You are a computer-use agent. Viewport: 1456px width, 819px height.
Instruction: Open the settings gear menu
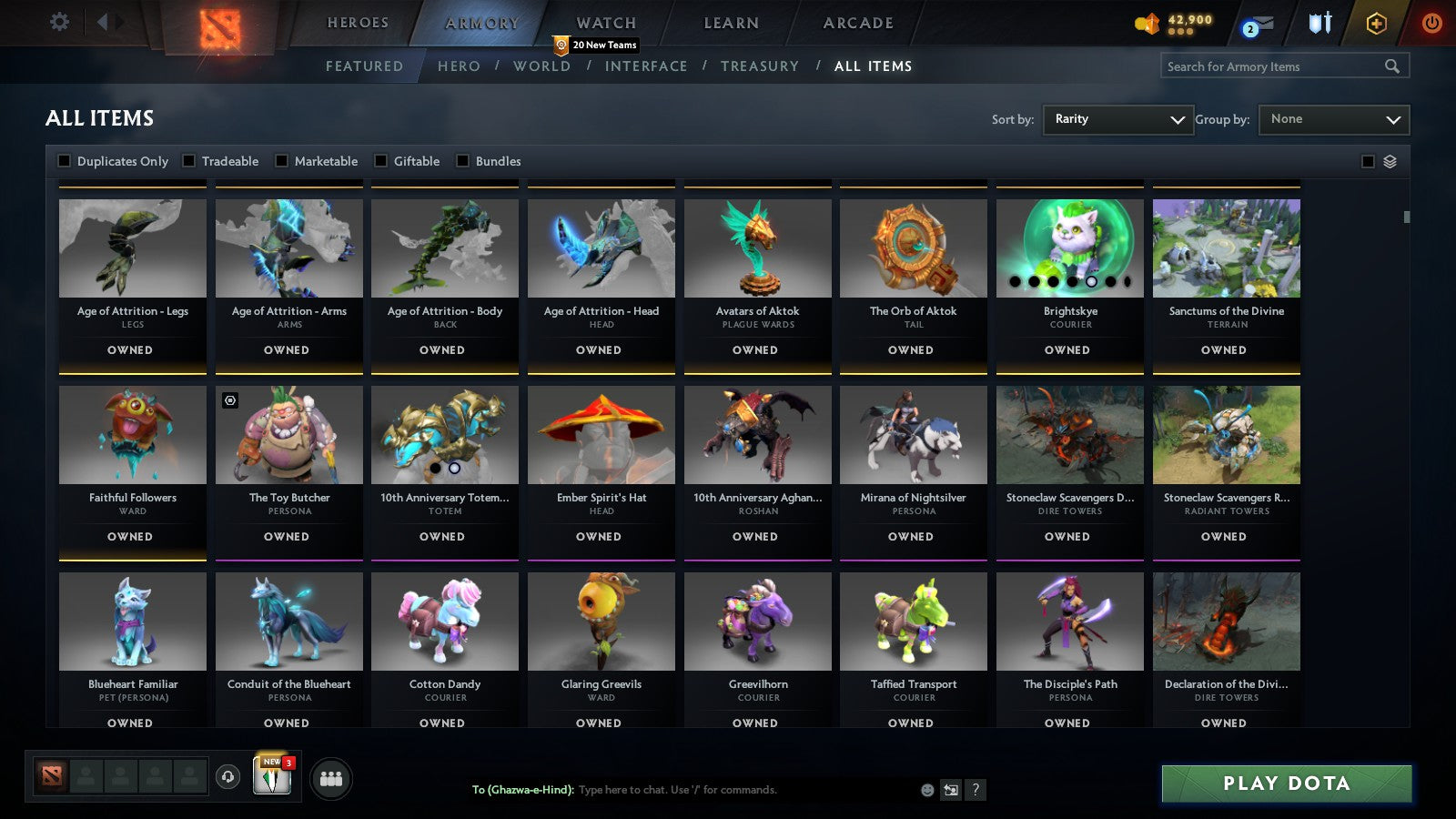pyautogui.click(x=60, y=22)
